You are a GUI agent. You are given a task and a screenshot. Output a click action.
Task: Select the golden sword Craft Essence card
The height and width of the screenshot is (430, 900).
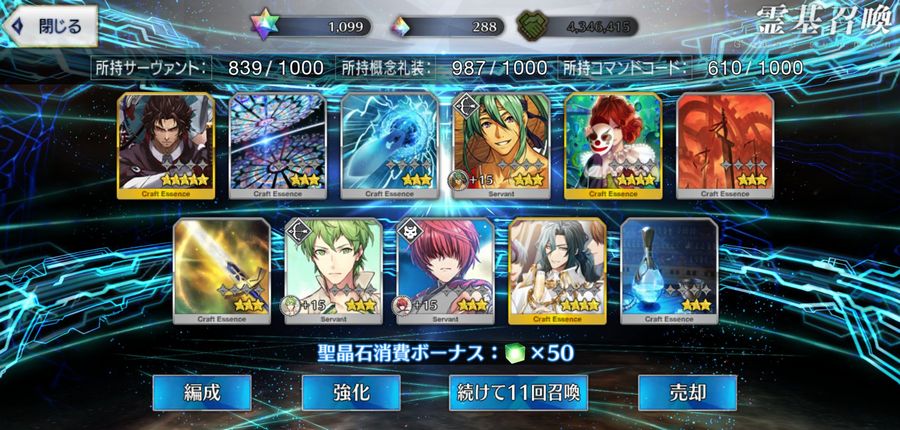[221, 268]
